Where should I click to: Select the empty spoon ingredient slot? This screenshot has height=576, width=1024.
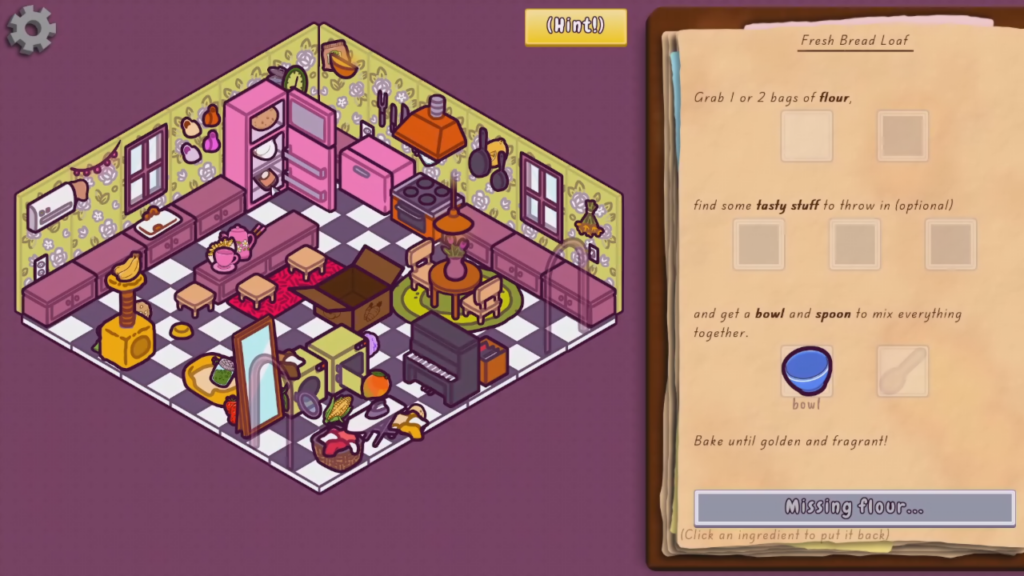coord(902,371)
